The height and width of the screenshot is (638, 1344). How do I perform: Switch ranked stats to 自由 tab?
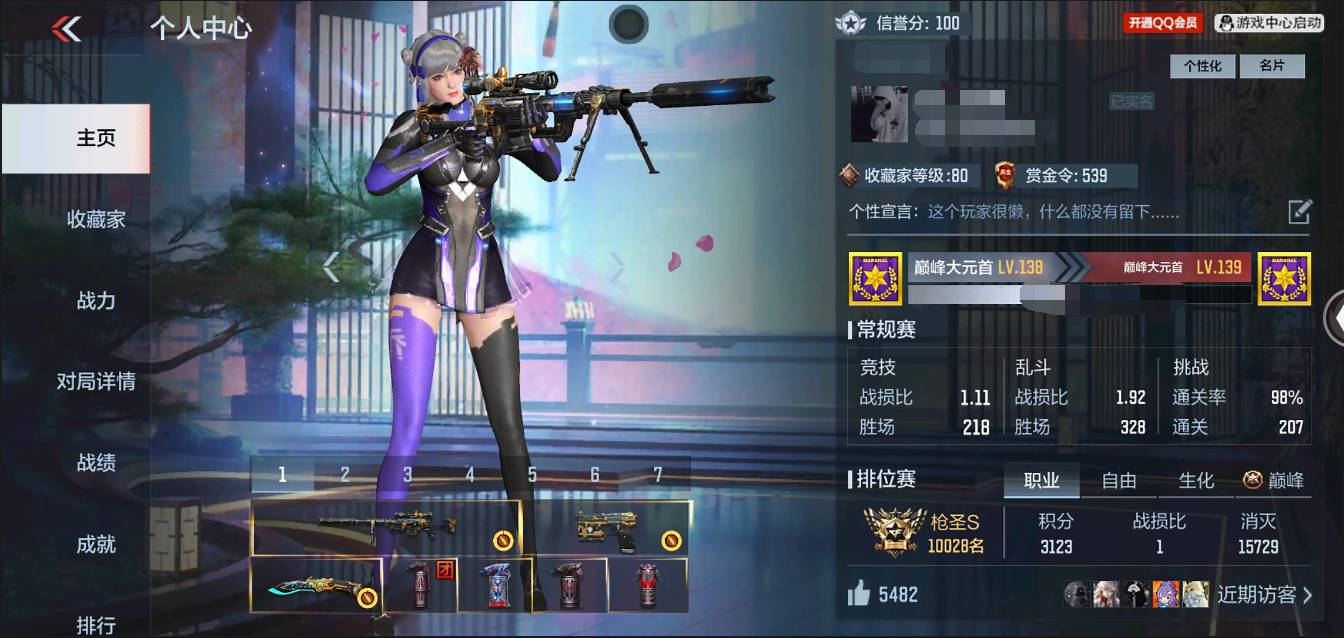(1119, 481)
